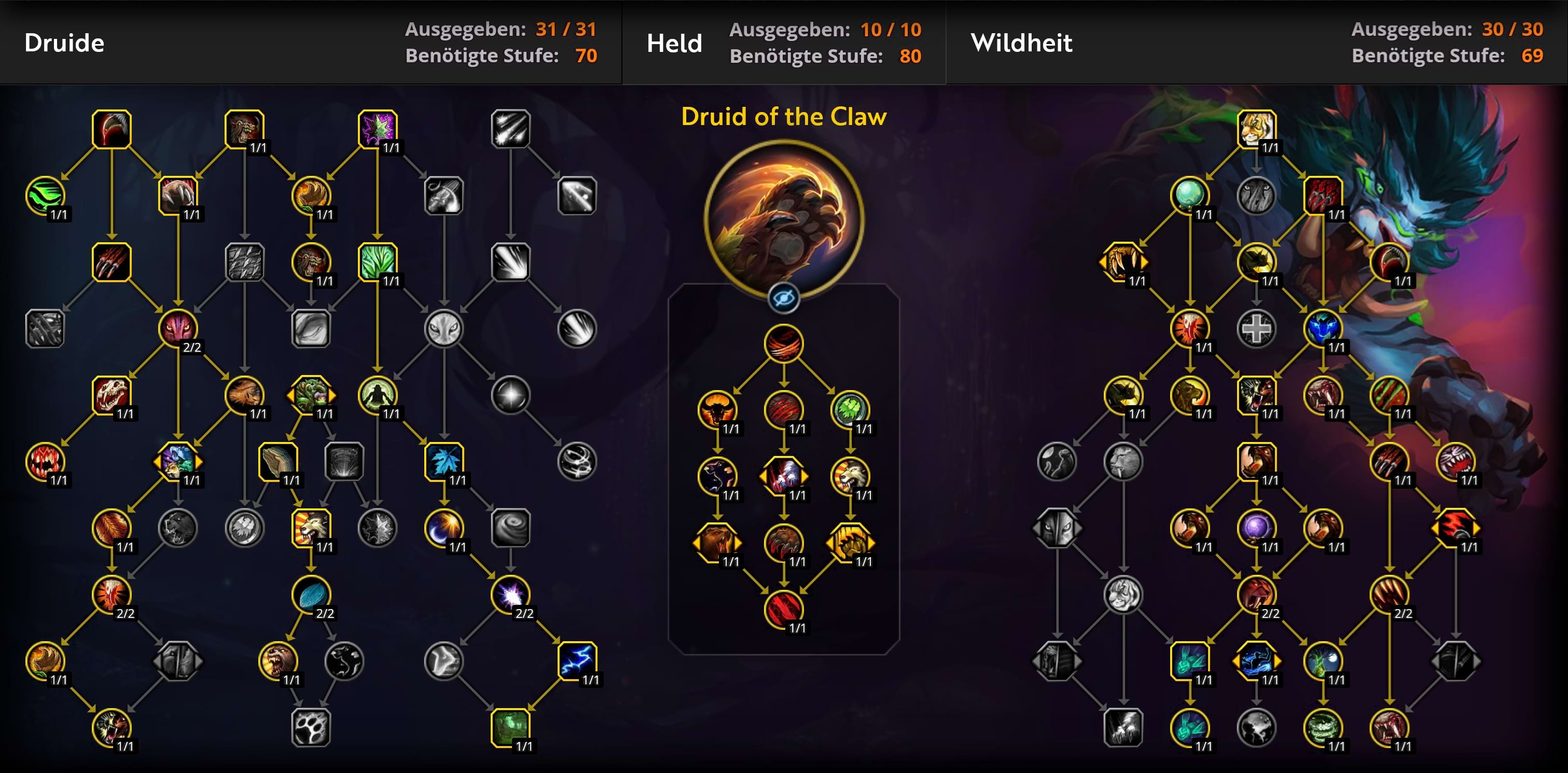This screenshot has height=773, width=1568.
Task: Choose the crescent moon talent node
Action: coord(443,528)
